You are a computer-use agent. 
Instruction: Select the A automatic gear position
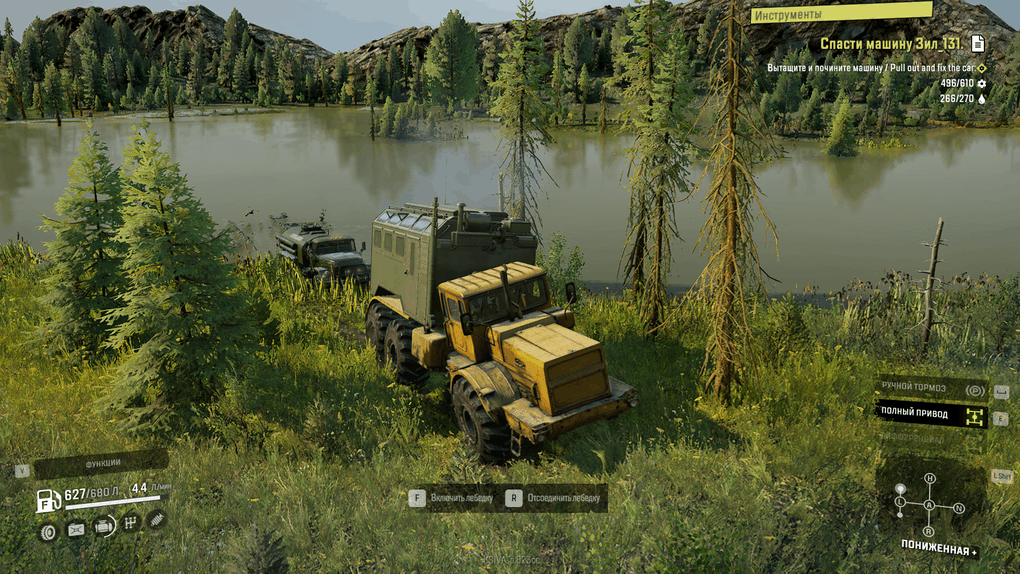(x=929, y=505)
